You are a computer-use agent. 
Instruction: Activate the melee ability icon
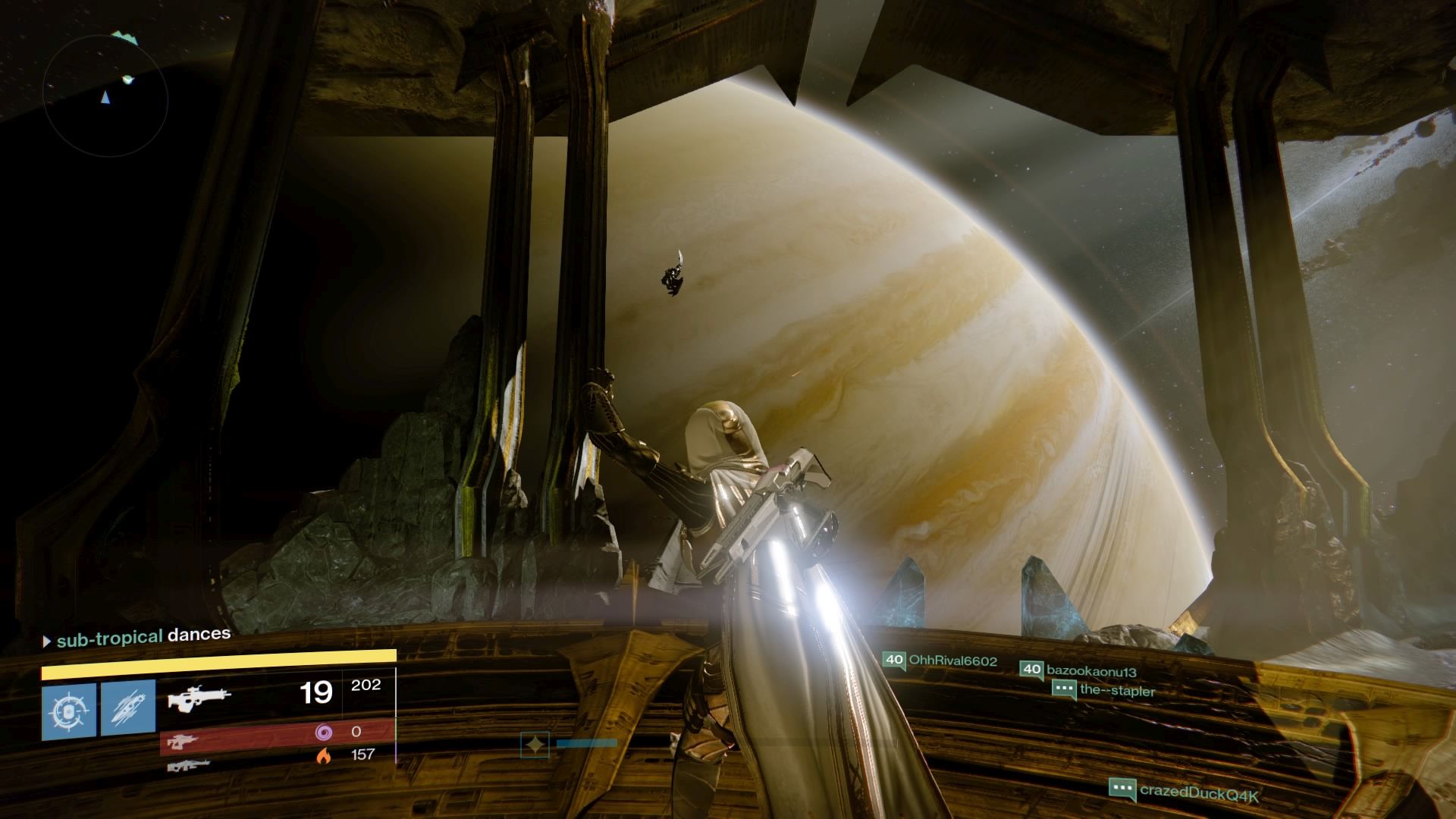[128, 711]
